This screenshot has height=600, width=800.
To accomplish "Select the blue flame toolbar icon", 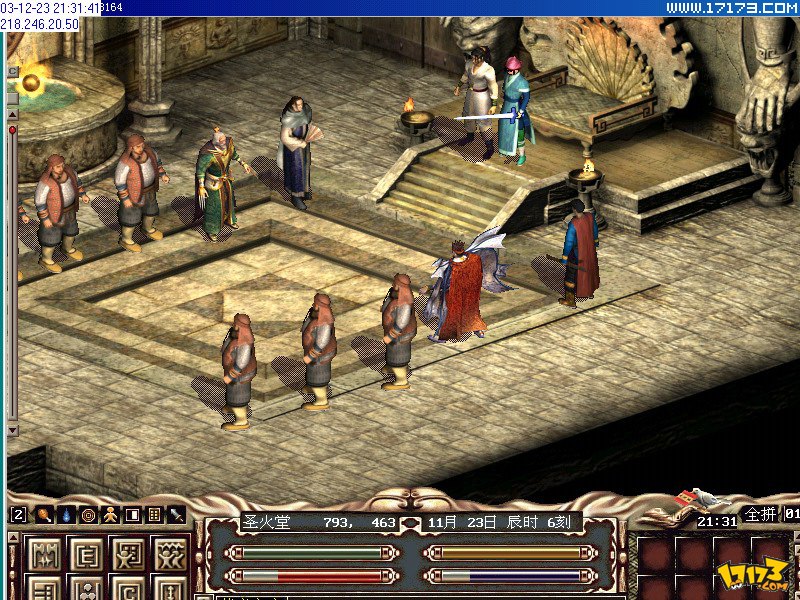I will [x=66, y=515].
